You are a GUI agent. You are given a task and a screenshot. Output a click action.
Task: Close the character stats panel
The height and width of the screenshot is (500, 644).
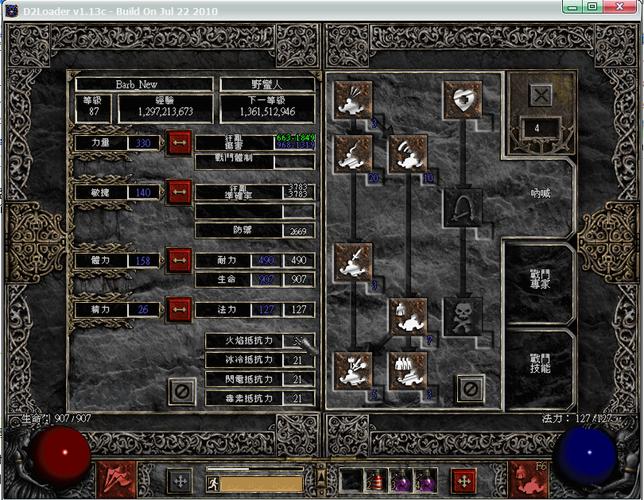(x=181, y=390)
